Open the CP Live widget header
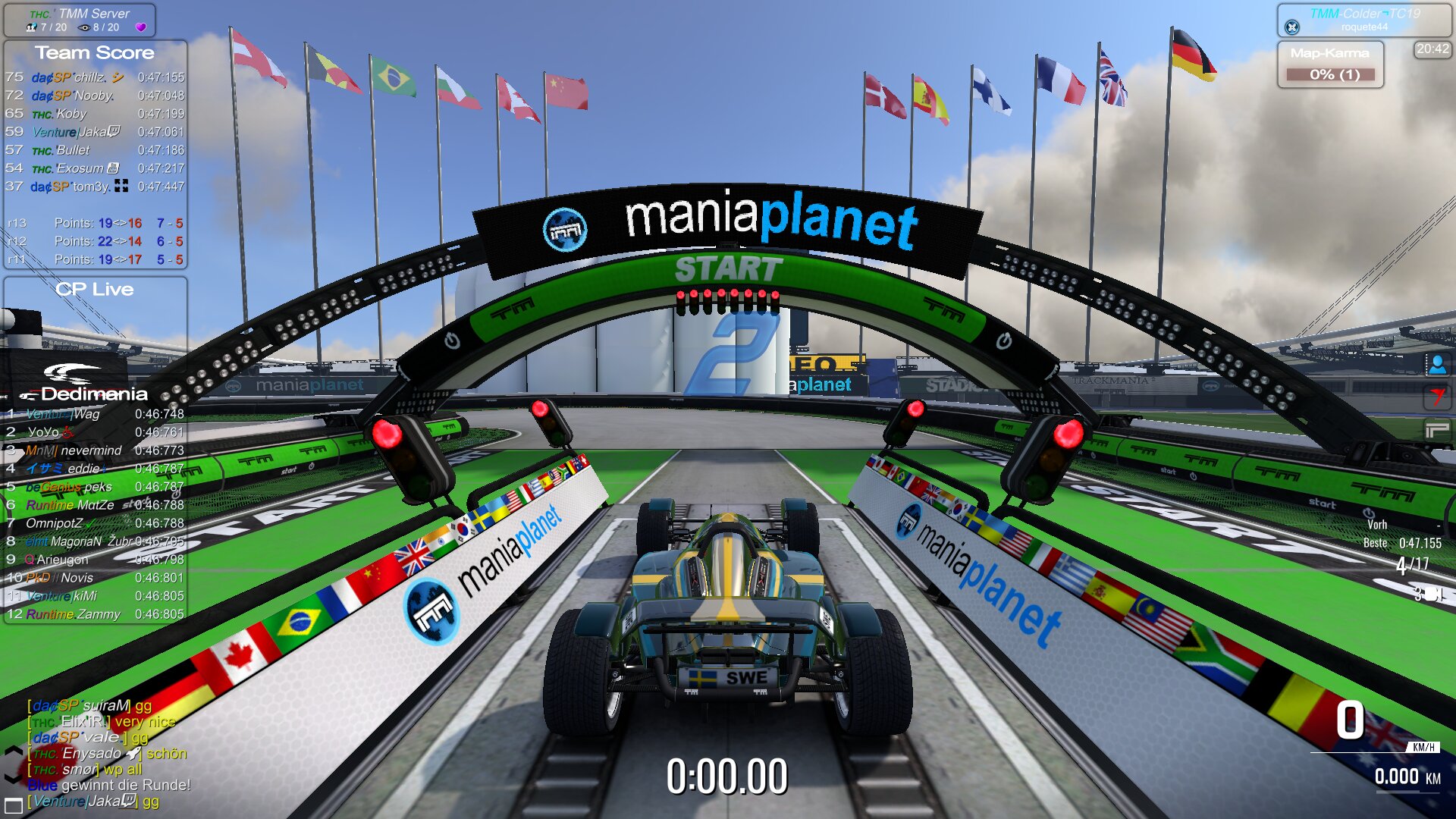This screenshot has width=1456, height=819. (x=95, y=289)
